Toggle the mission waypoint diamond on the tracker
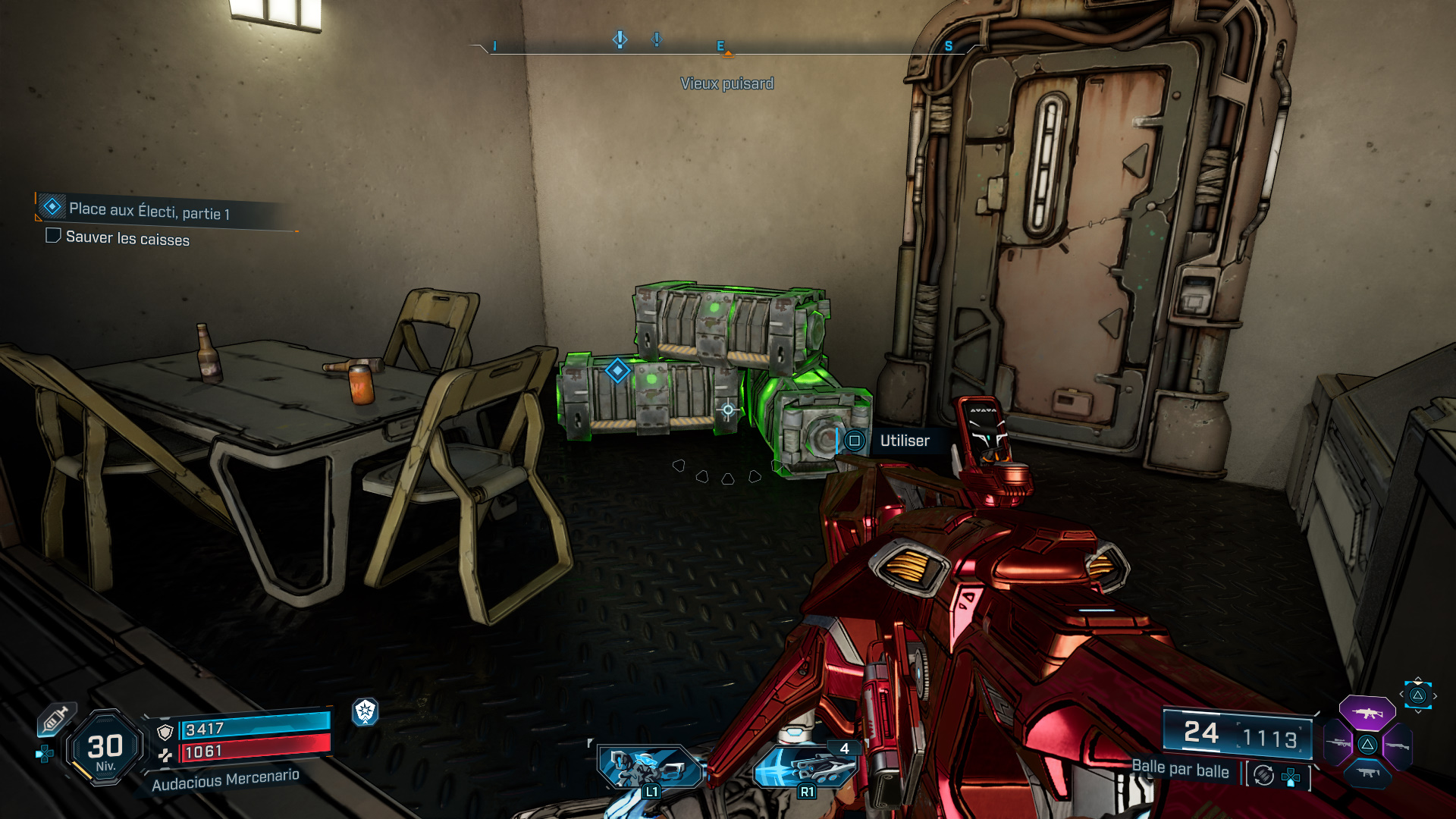Image resolution: width=1456 pixels, height=819 pixels. point(52,206)
